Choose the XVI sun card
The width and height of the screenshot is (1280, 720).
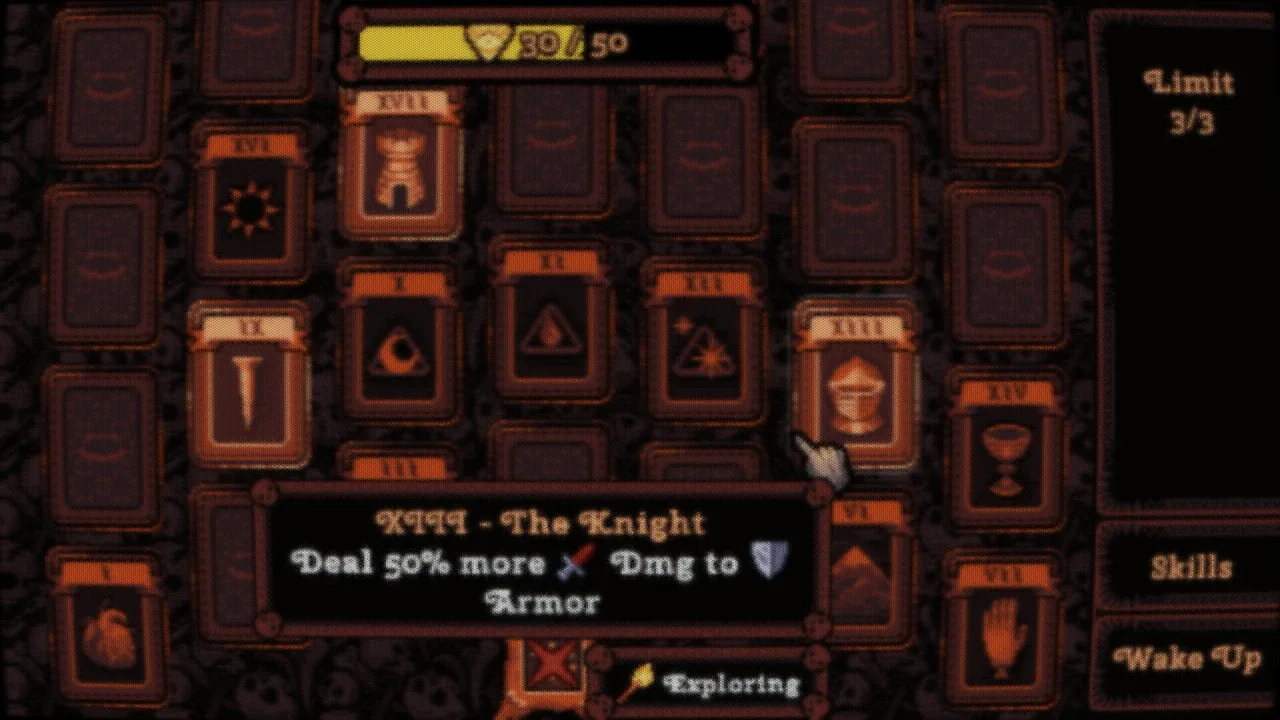250,203
